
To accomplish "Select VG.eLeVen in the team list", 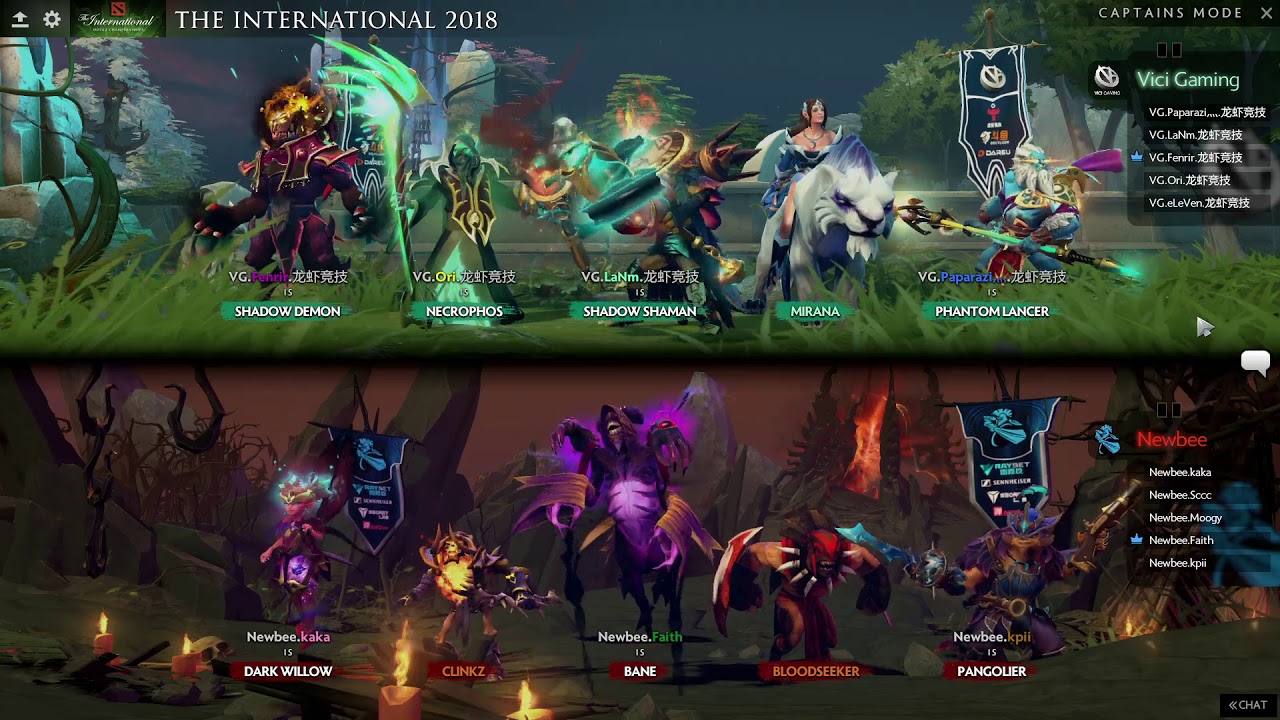I will pos(1199,203).
